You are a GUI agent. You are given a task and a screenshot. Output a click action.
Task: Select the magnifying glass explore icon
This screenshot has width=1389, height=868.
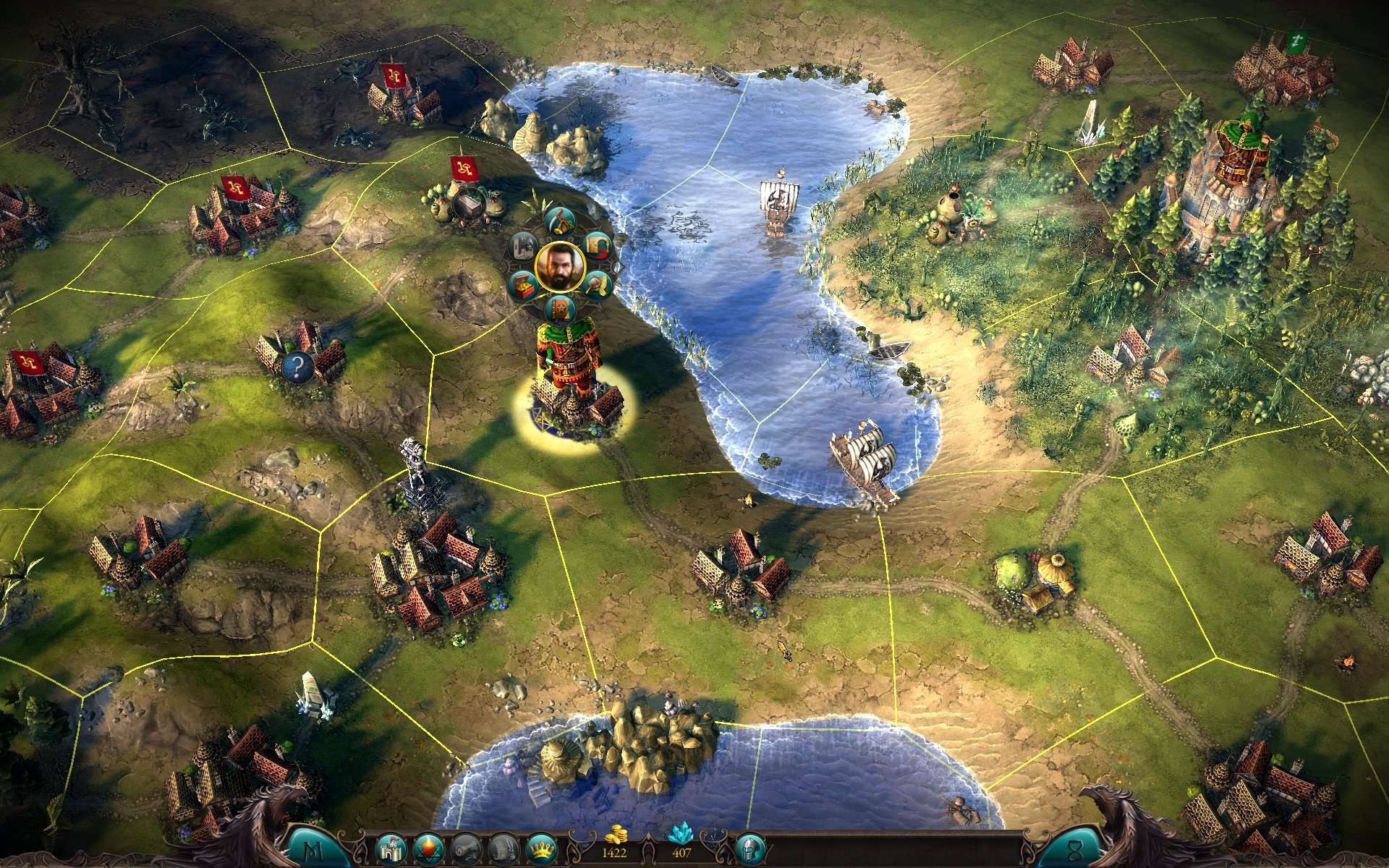click(598, 285)
